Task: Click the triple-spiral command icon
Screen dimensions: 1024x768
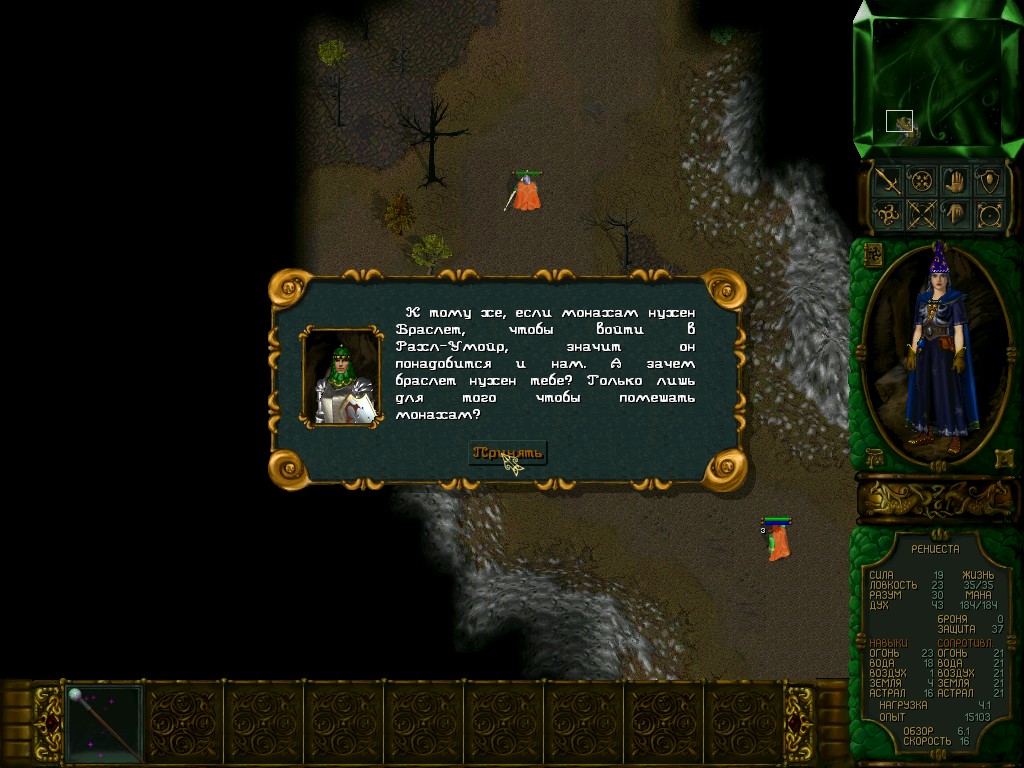Action: [x=887, y=214]
